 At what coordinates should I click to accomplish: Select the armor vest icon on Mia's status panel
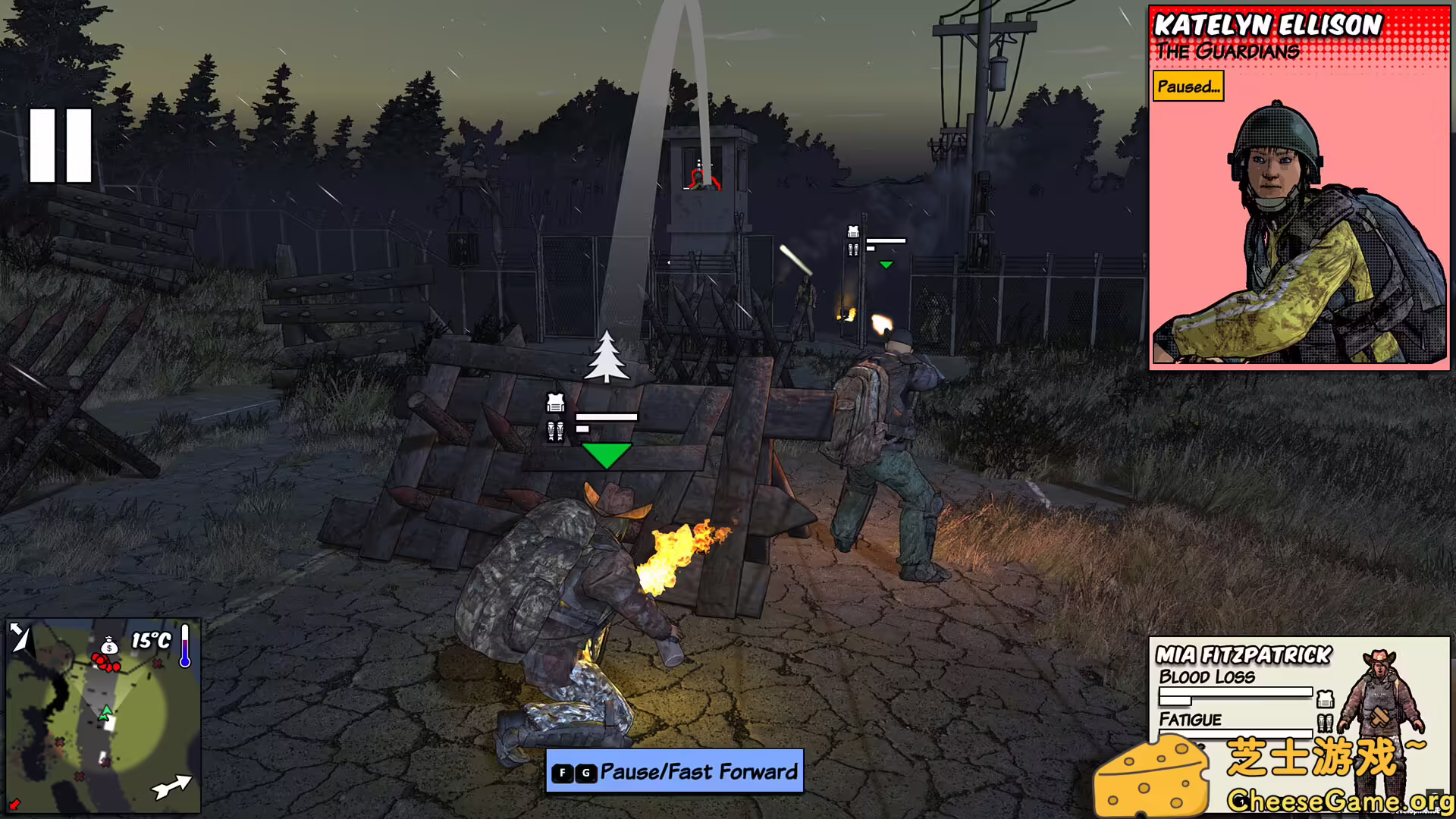click(x=1325, y=699)
